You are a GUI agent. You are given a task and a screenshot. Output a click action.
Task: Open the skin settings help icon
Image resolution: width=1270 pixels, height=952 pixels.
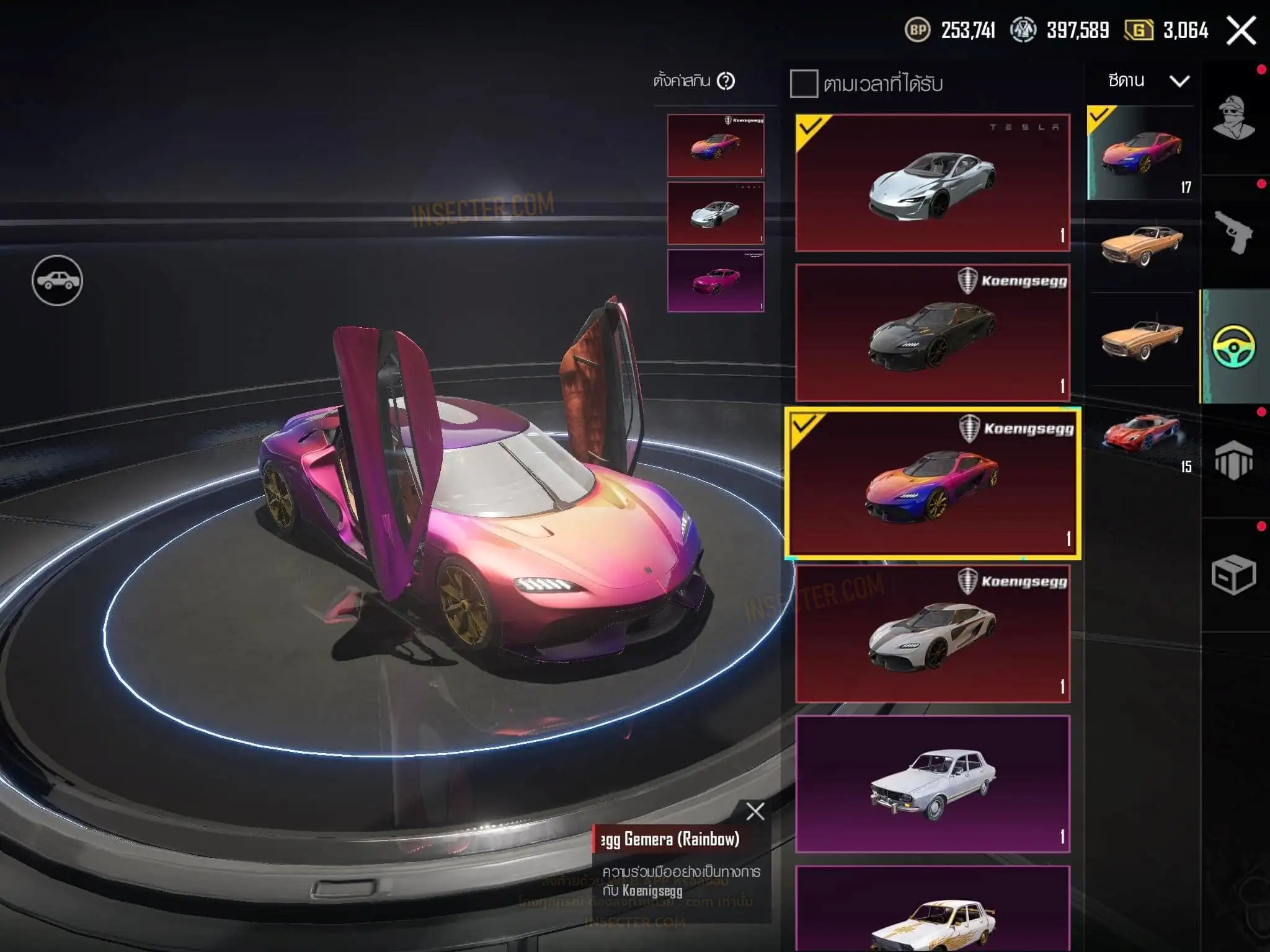726,81
